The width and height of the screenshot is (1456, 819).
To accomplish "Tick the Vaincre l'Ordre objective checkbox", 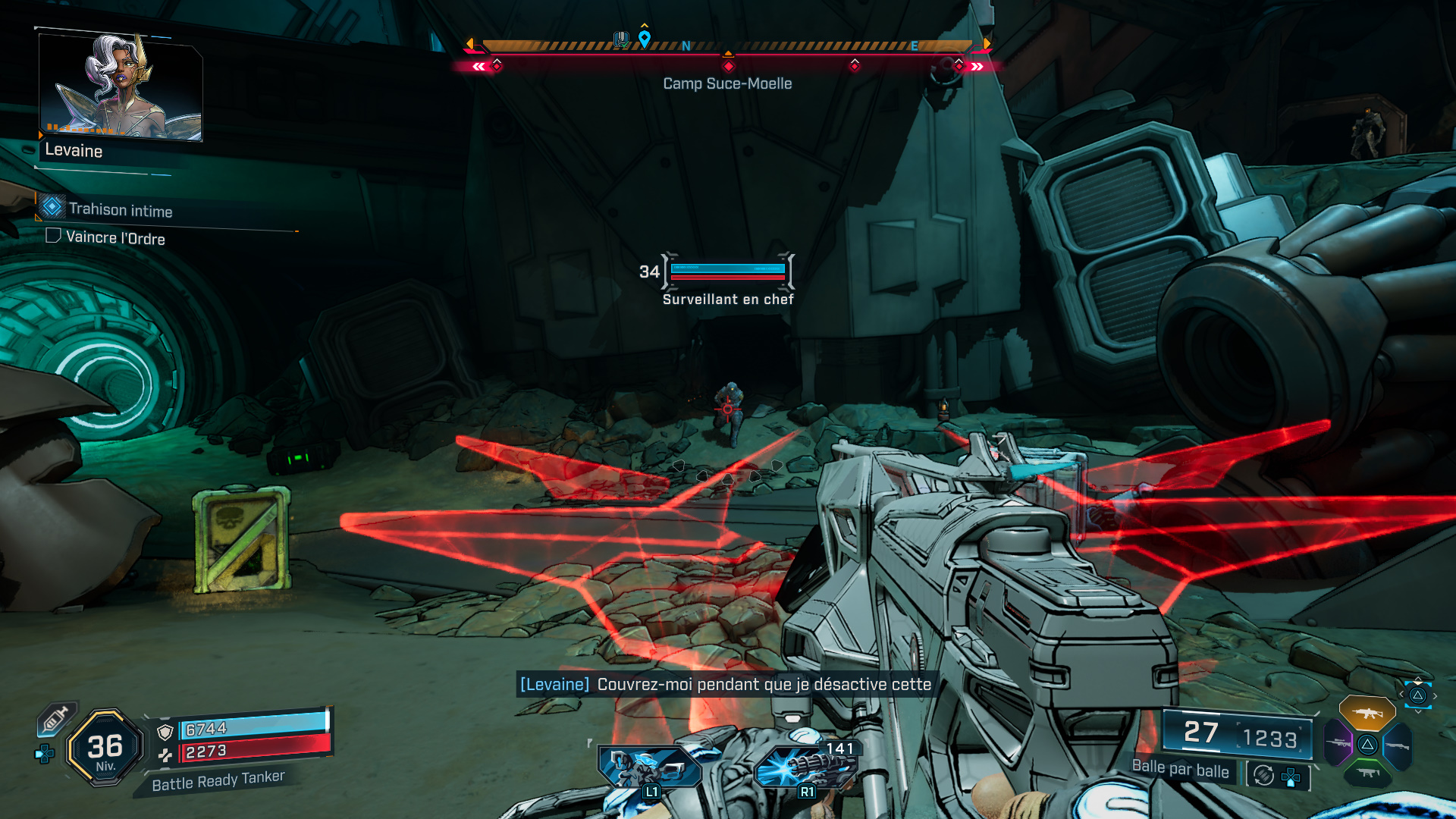I will [53, 236].
